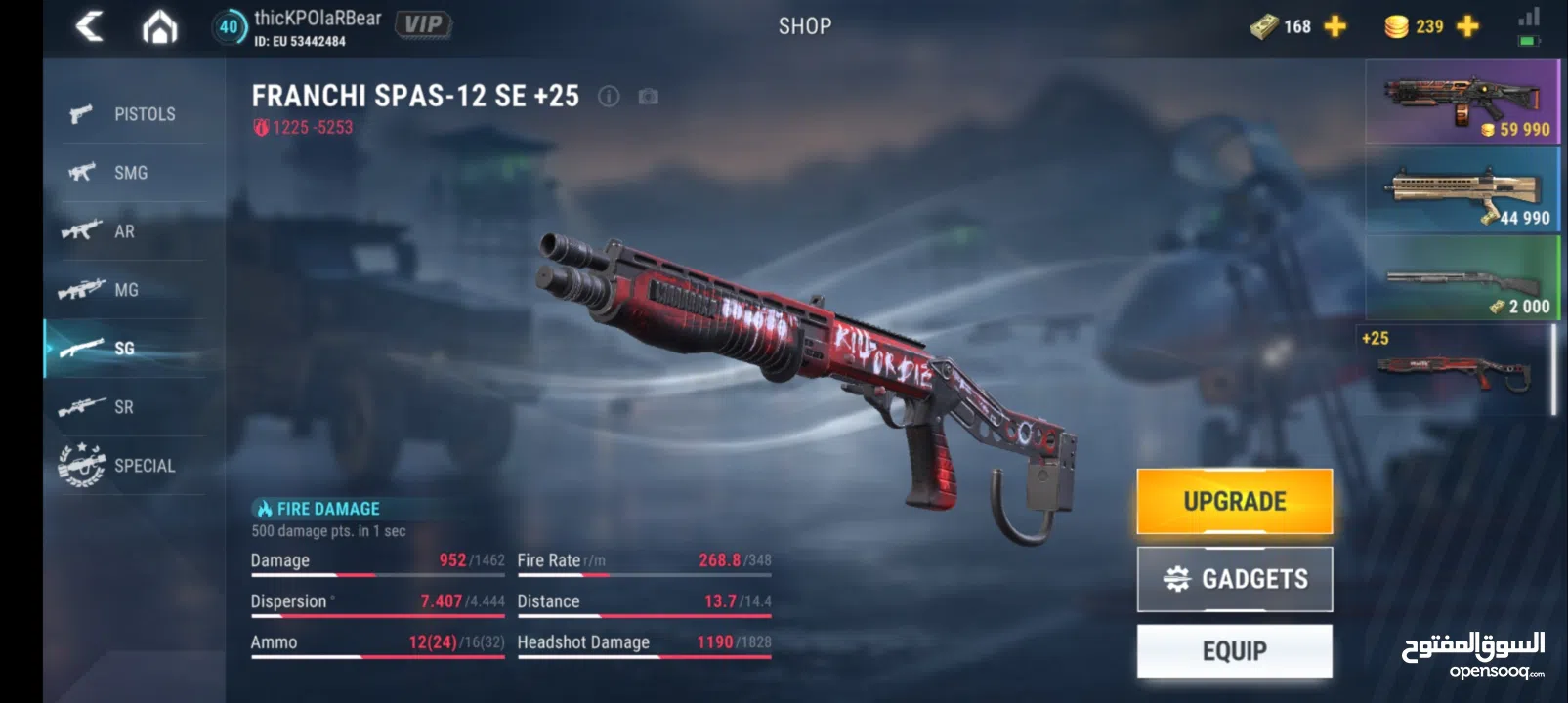Tap the VIP badge next to the username

tap(424, 23)
